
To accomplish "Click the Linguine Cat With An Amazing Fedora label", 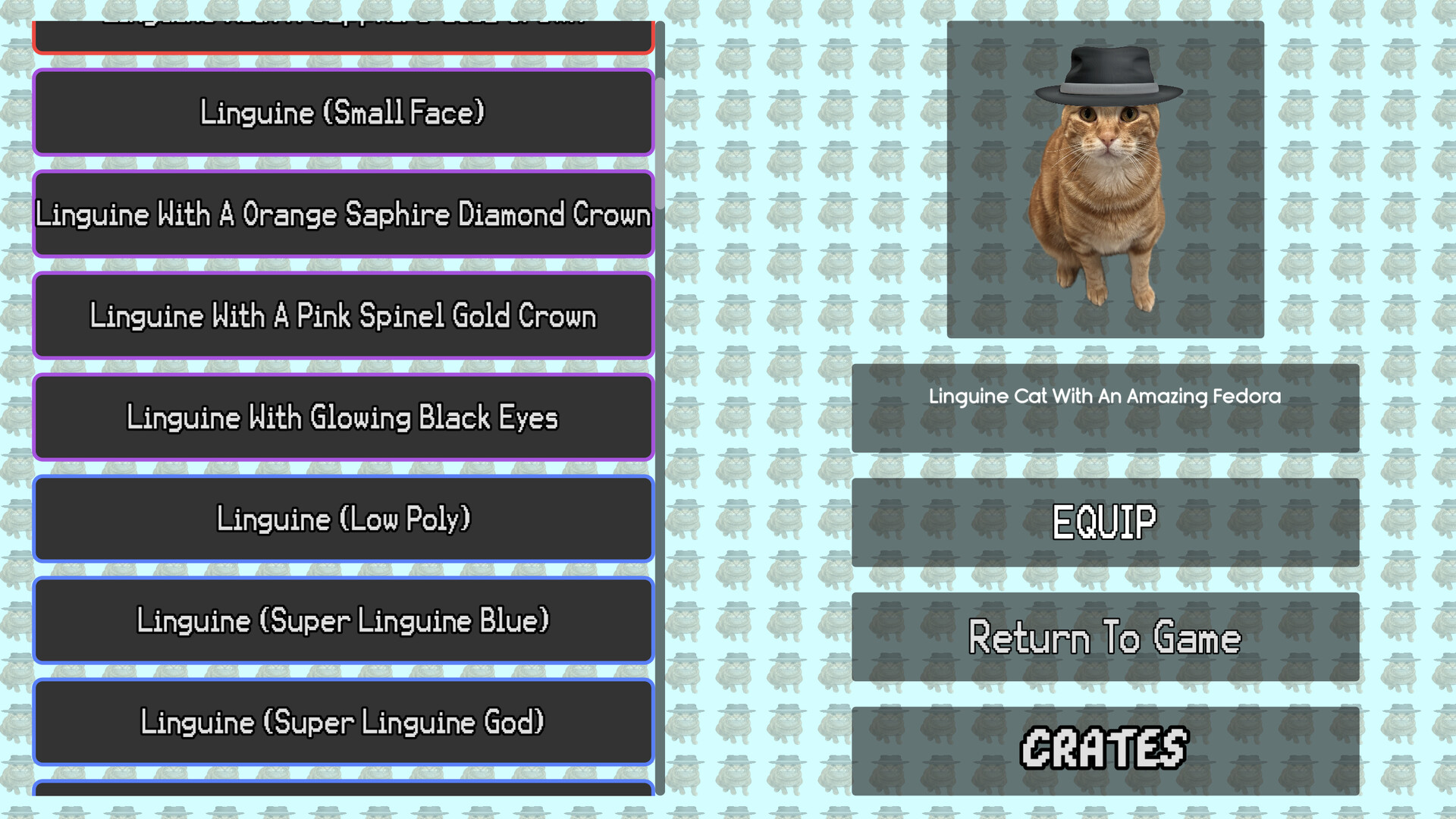I will pyautogui.click(x=1104, y=396).
